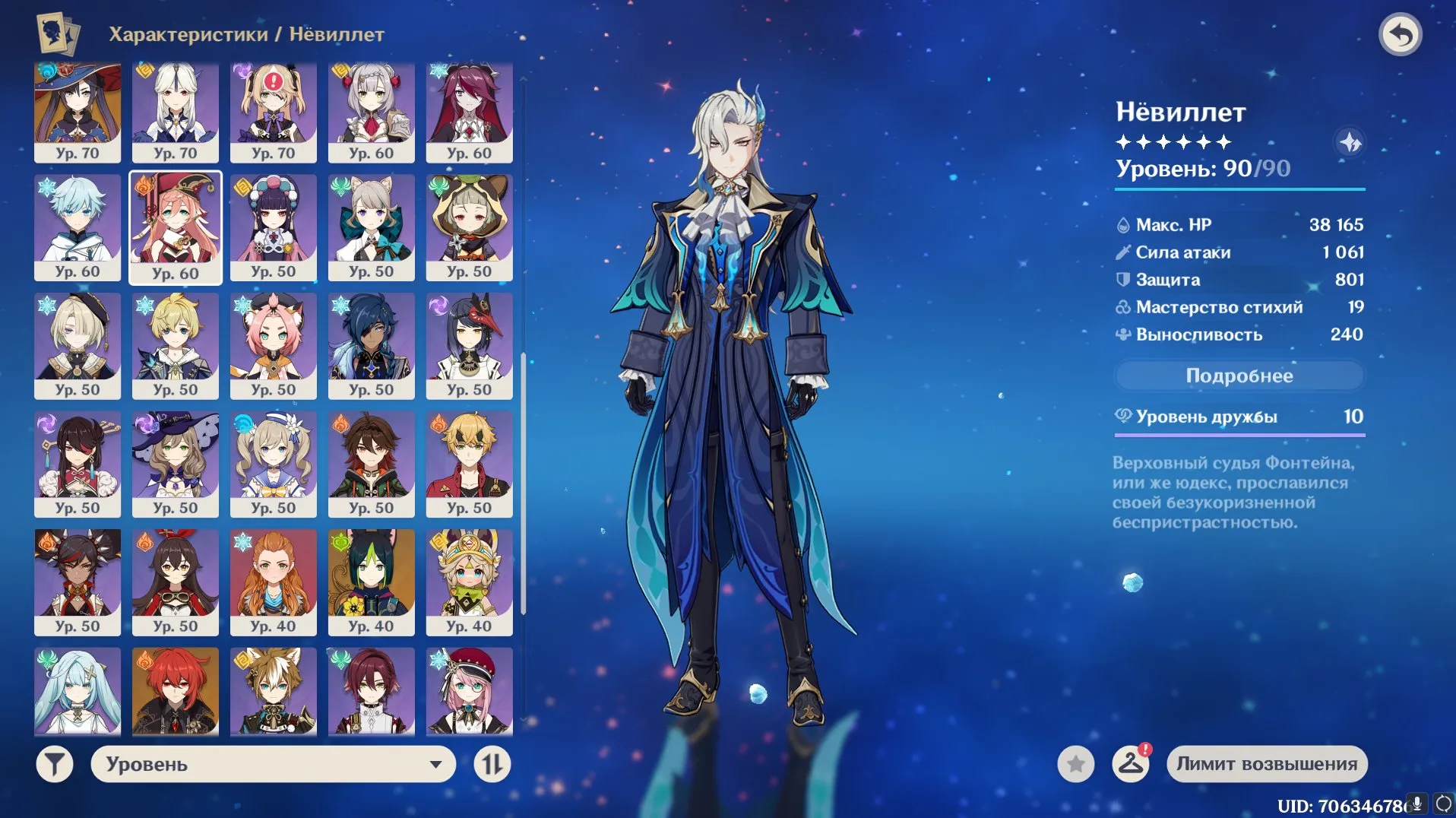This screenshot has width=1456, height=818.
Task: Click the Max HP droplet stat icon
Action: (x=1123, y=224)
